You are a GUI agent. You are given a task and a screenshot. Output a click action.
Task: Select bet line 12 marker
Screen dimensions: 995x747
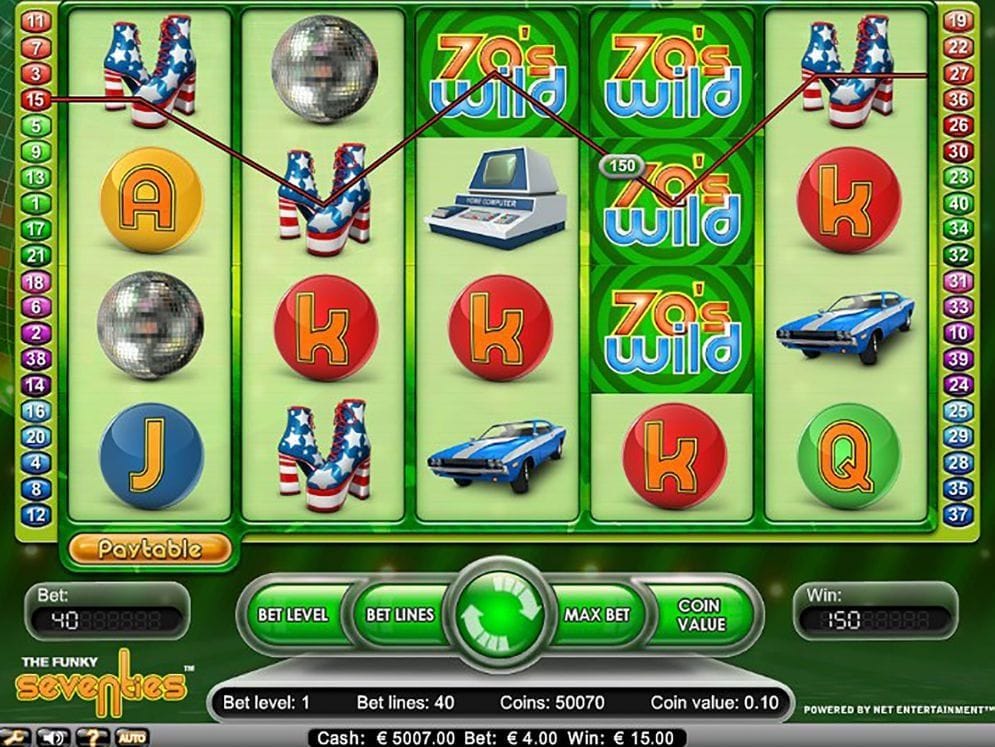coord(35,515)
